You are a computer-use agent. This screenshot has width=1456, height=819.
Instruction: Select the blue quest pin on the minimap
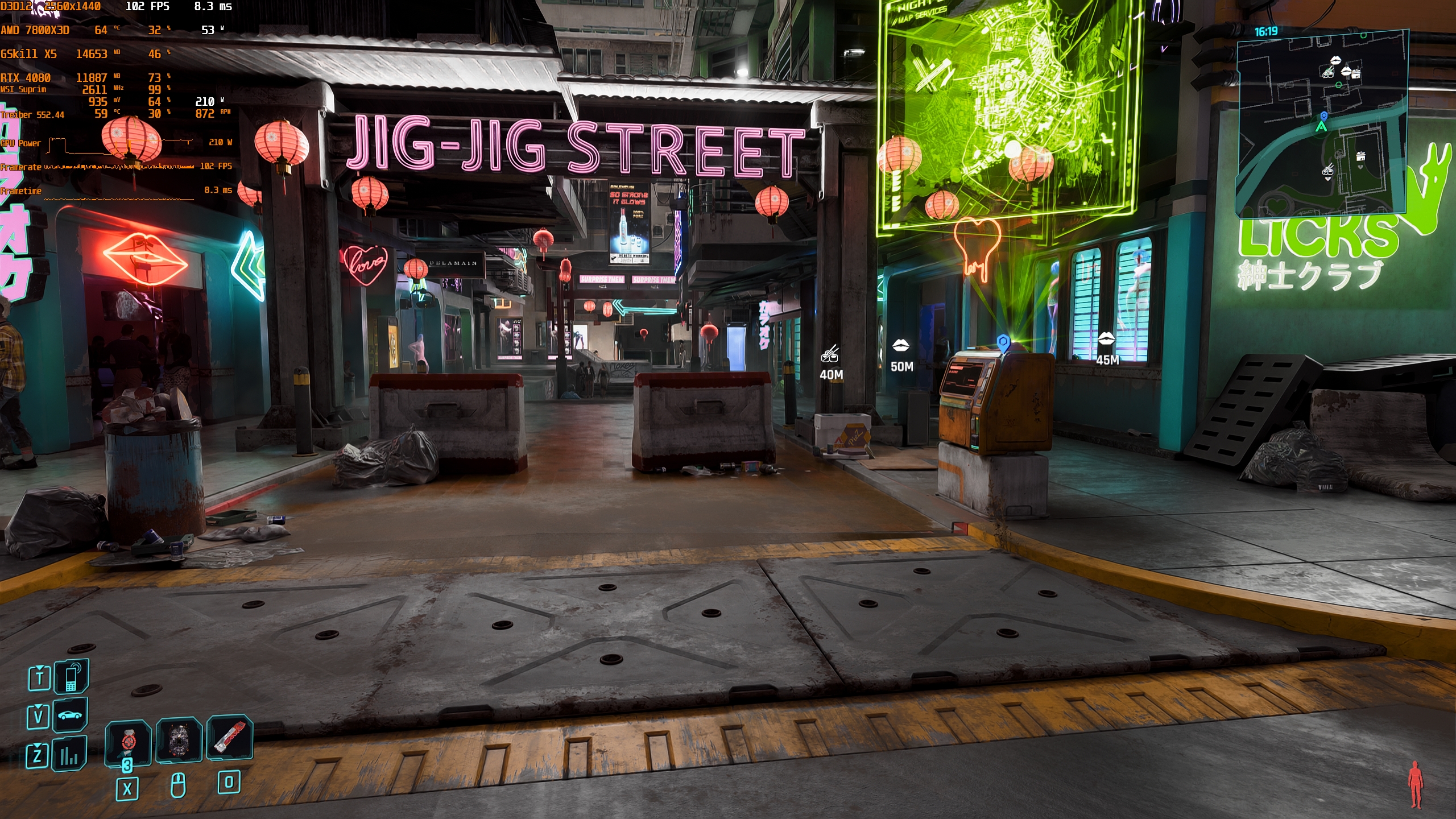pos(1324,117)
